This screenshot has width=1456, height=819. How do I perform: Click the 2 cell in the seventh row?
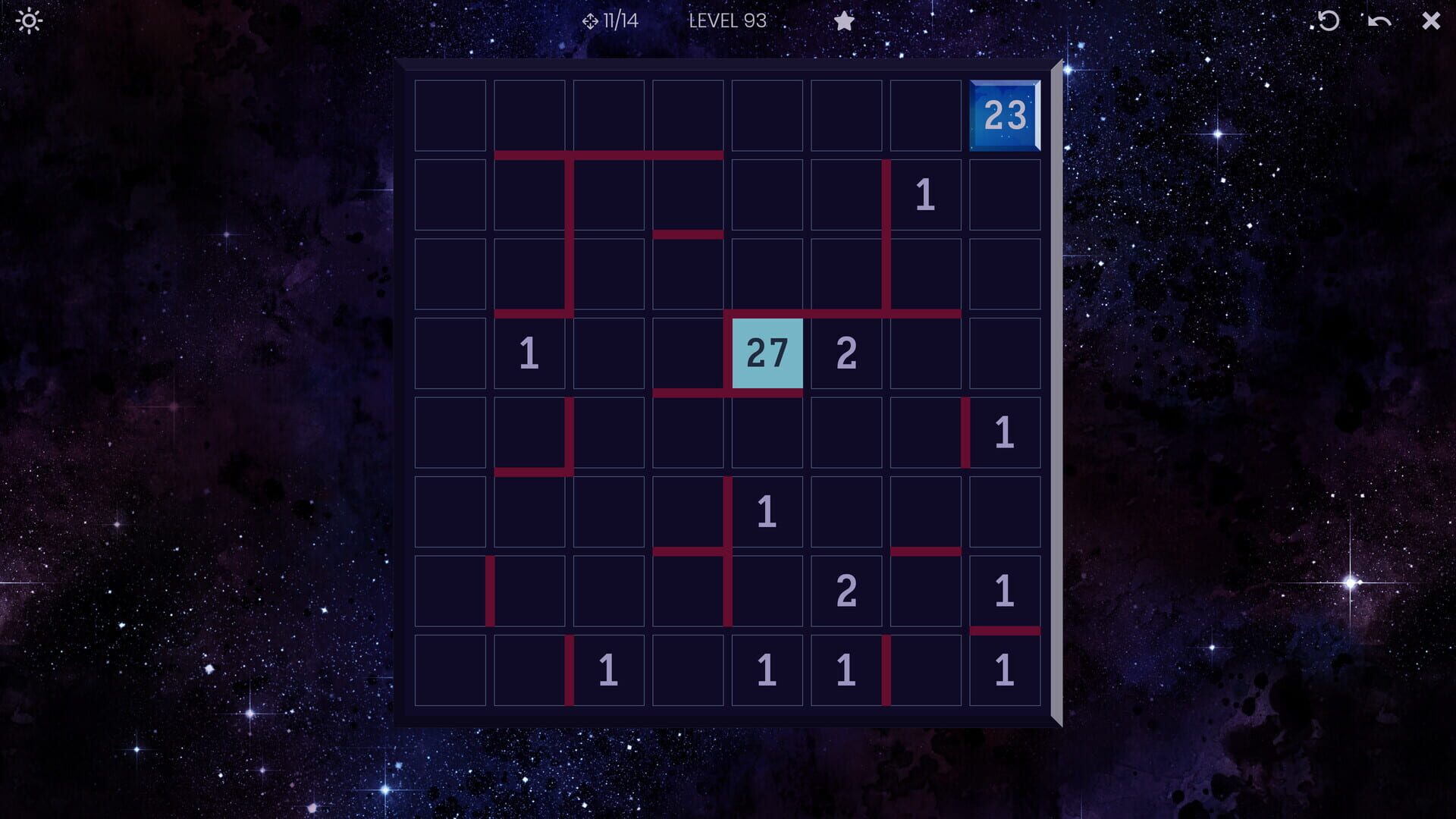point(845,588)
